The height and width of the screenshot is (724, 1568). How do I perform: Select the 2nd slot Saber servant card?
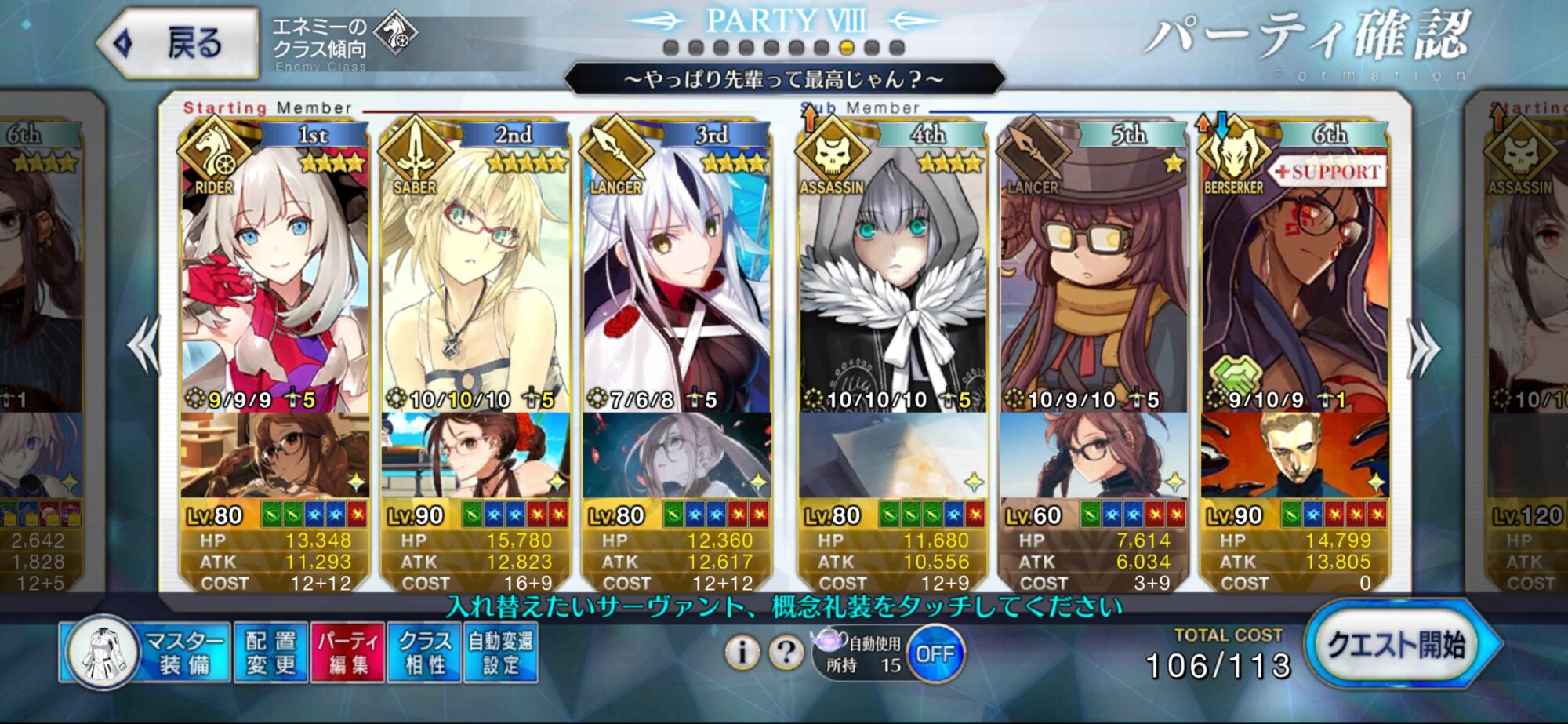(475, 275)
